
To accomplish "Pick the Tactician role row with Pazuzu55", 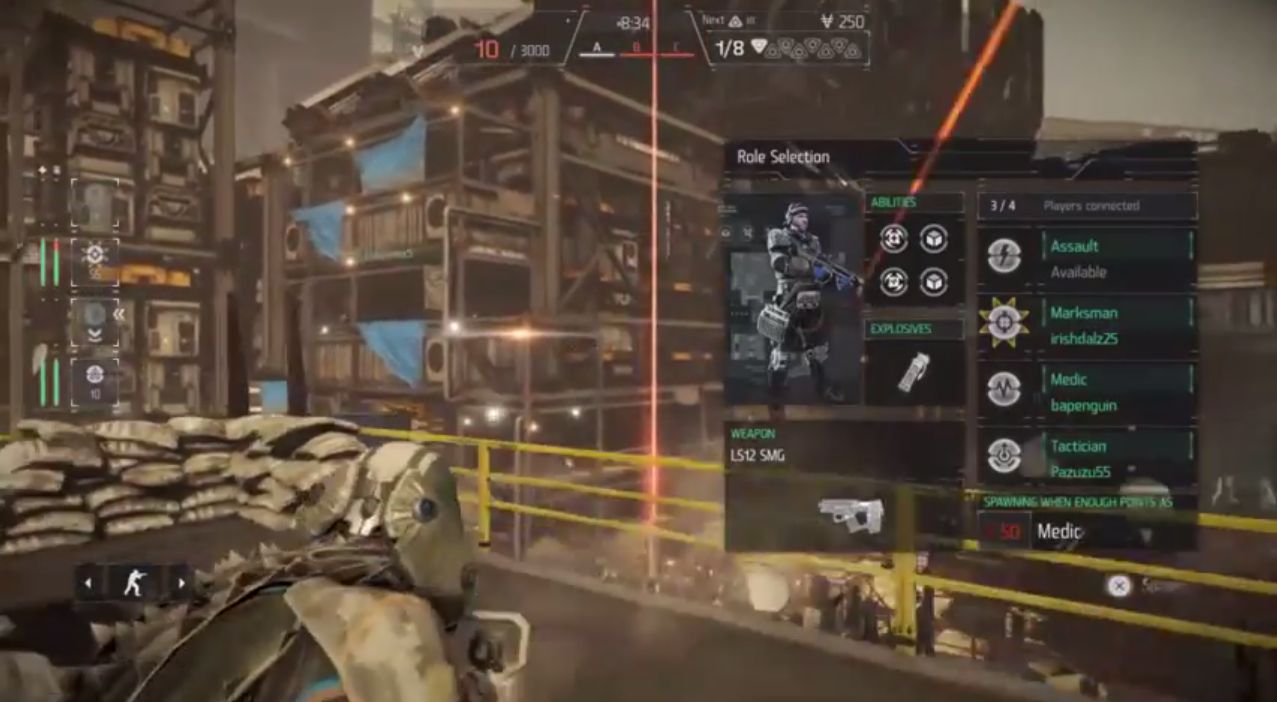I will [1087, 458].
